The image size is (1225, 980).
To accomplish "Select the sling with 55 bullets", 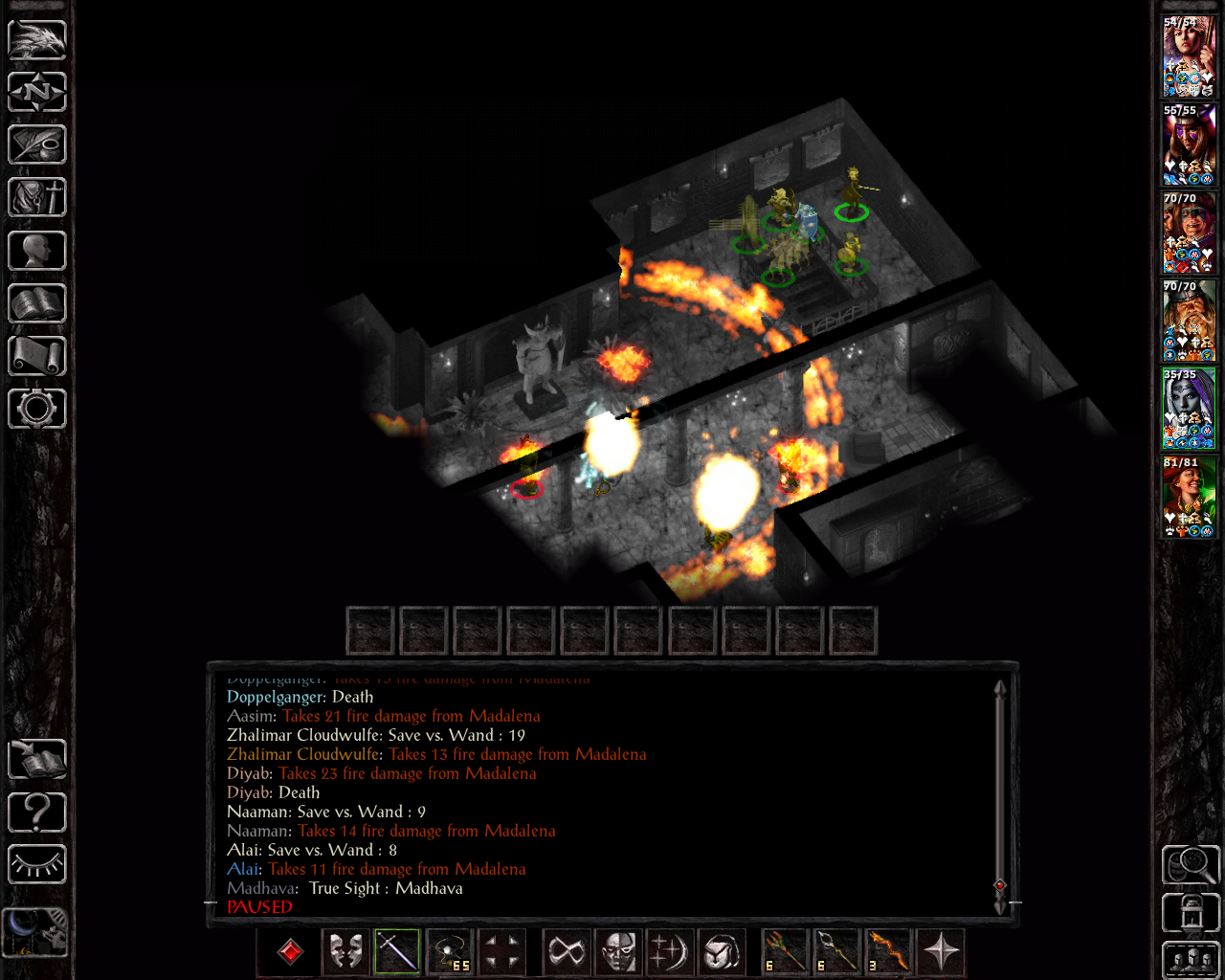I will pyautogui.click(x=450, y=951).
